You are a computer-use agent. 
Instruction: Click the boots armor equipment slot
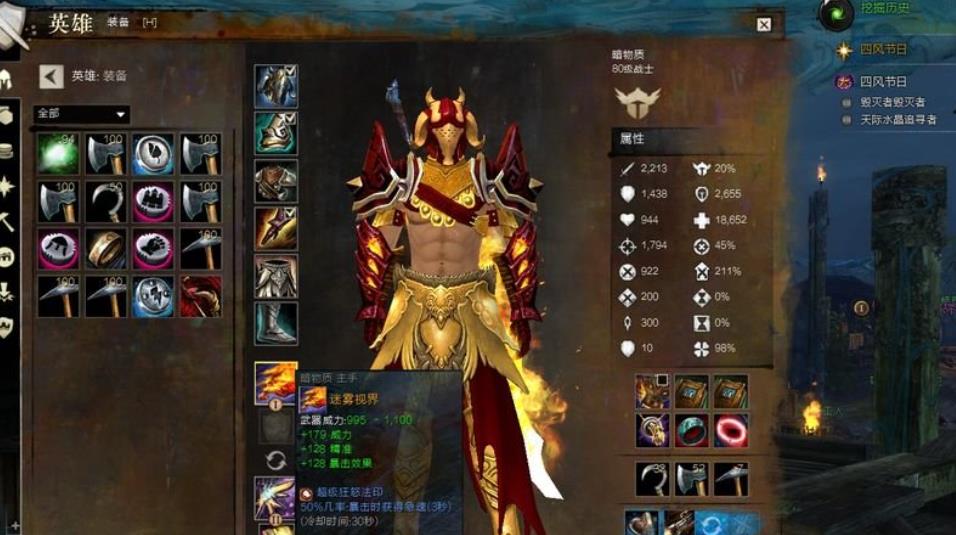click(x=275, y=323)
